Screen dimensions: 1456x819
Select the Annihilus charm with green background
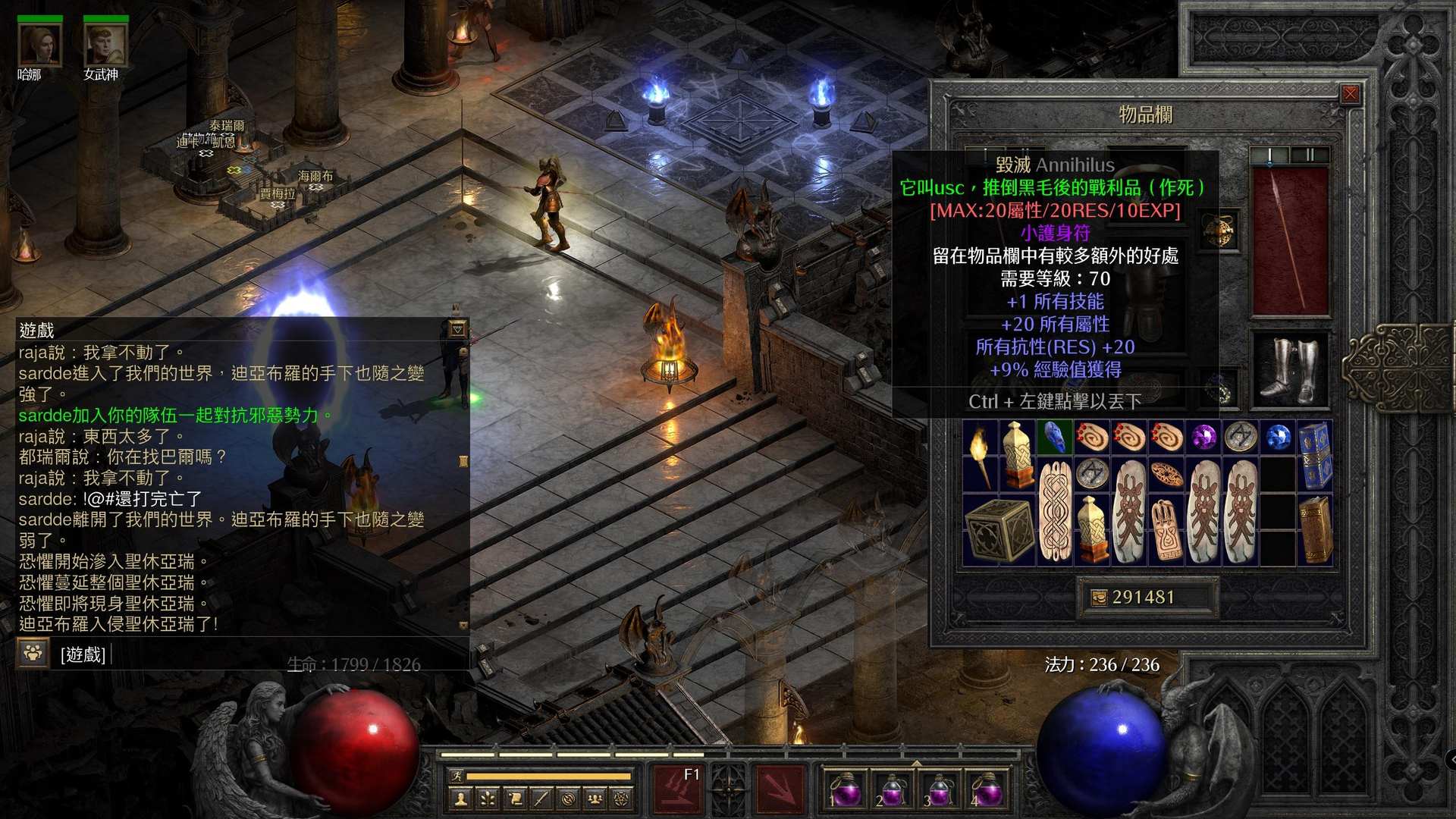point(1055,438)
